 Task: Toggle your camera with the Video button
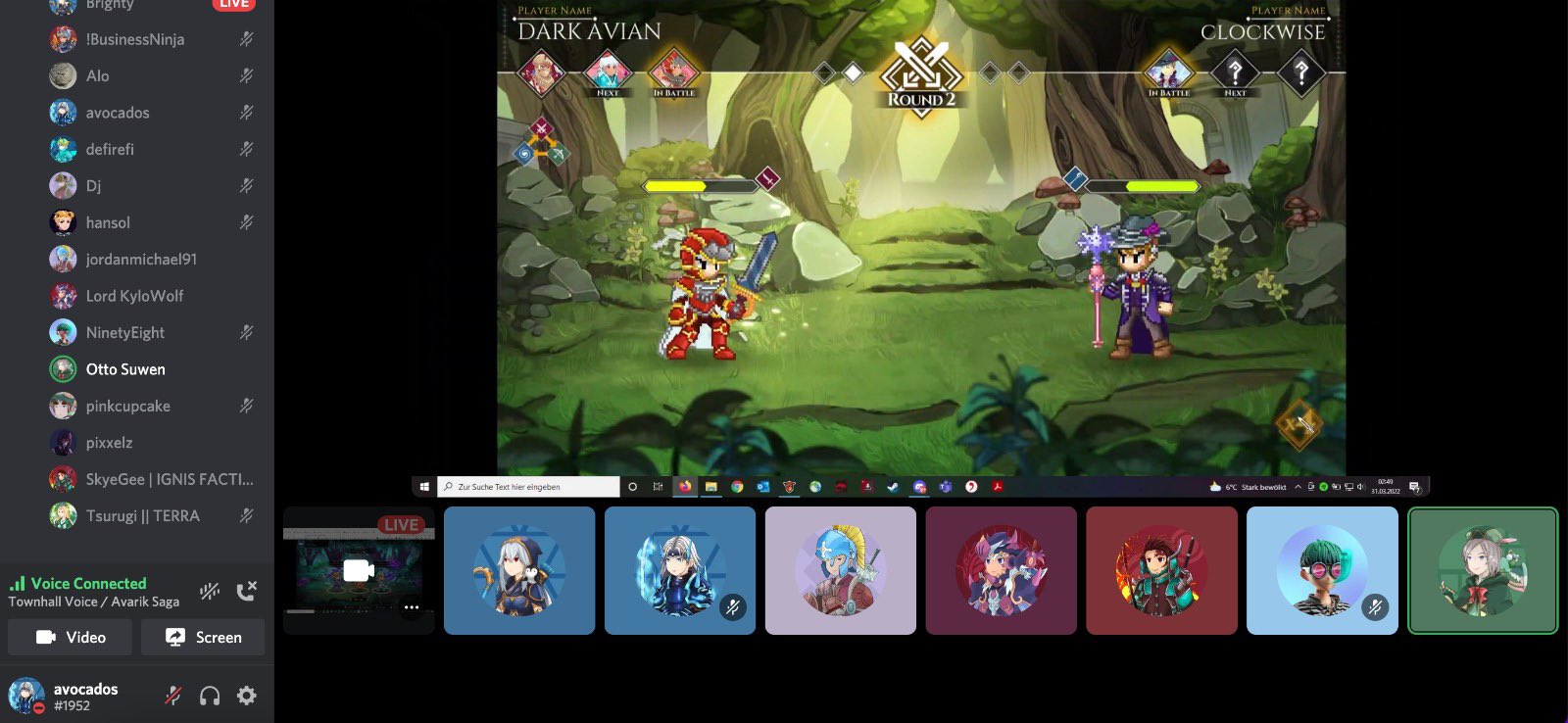(69, 637)
